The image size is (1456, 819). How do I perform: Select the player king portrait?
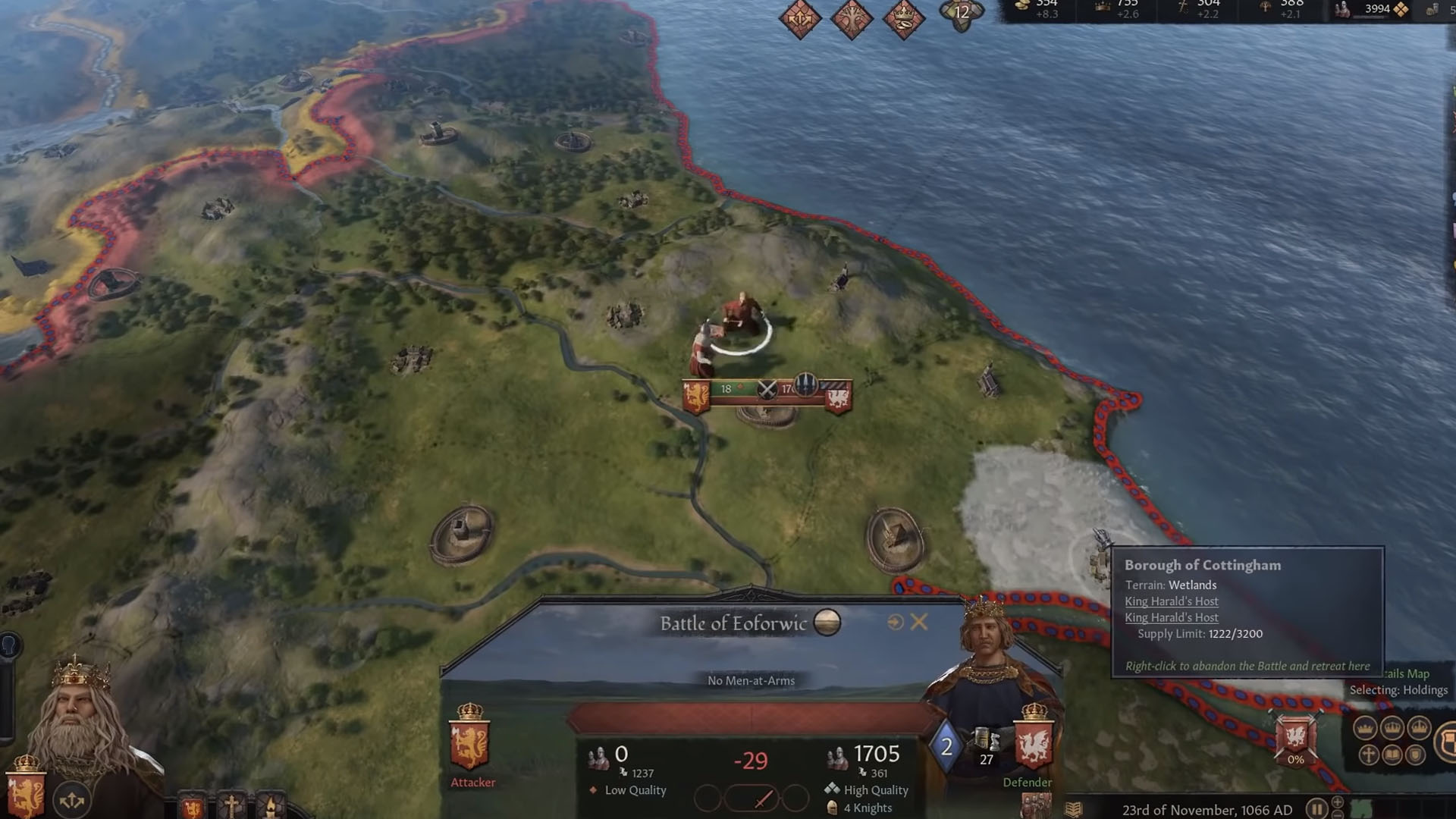tap(83, 713)
